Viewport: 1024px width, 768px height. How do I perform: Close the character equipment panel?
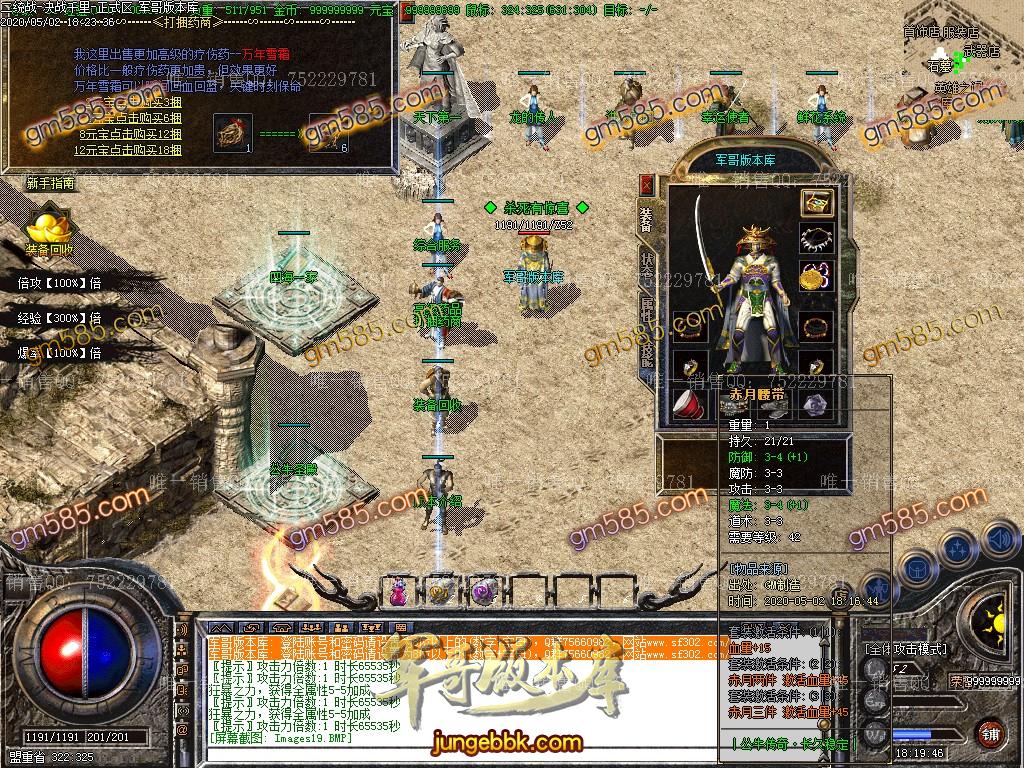[x=646, y=185]
